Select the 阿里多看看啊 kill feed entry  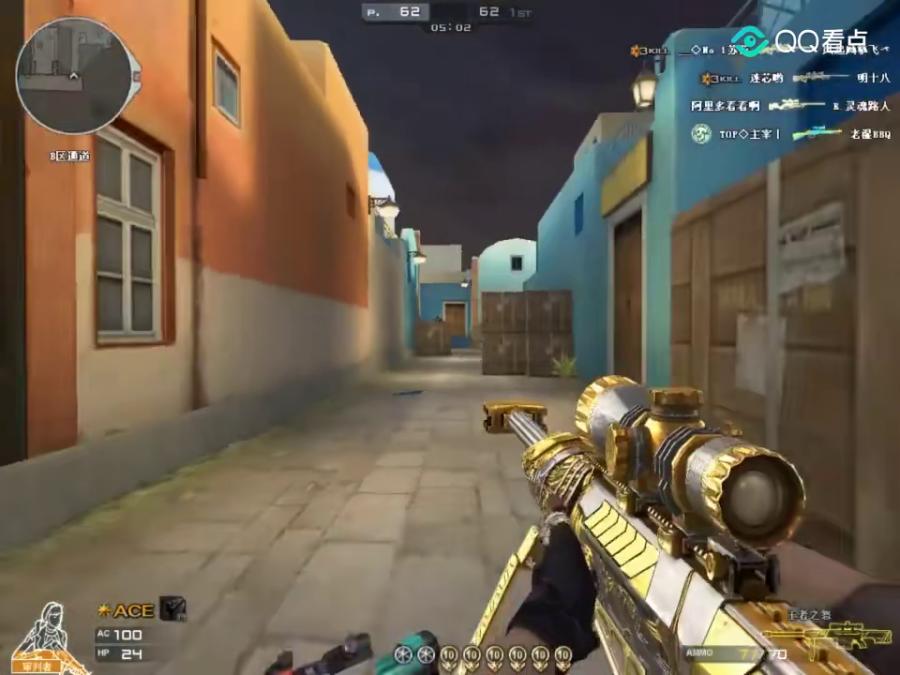pyautogui.click(x=725, y=105)
